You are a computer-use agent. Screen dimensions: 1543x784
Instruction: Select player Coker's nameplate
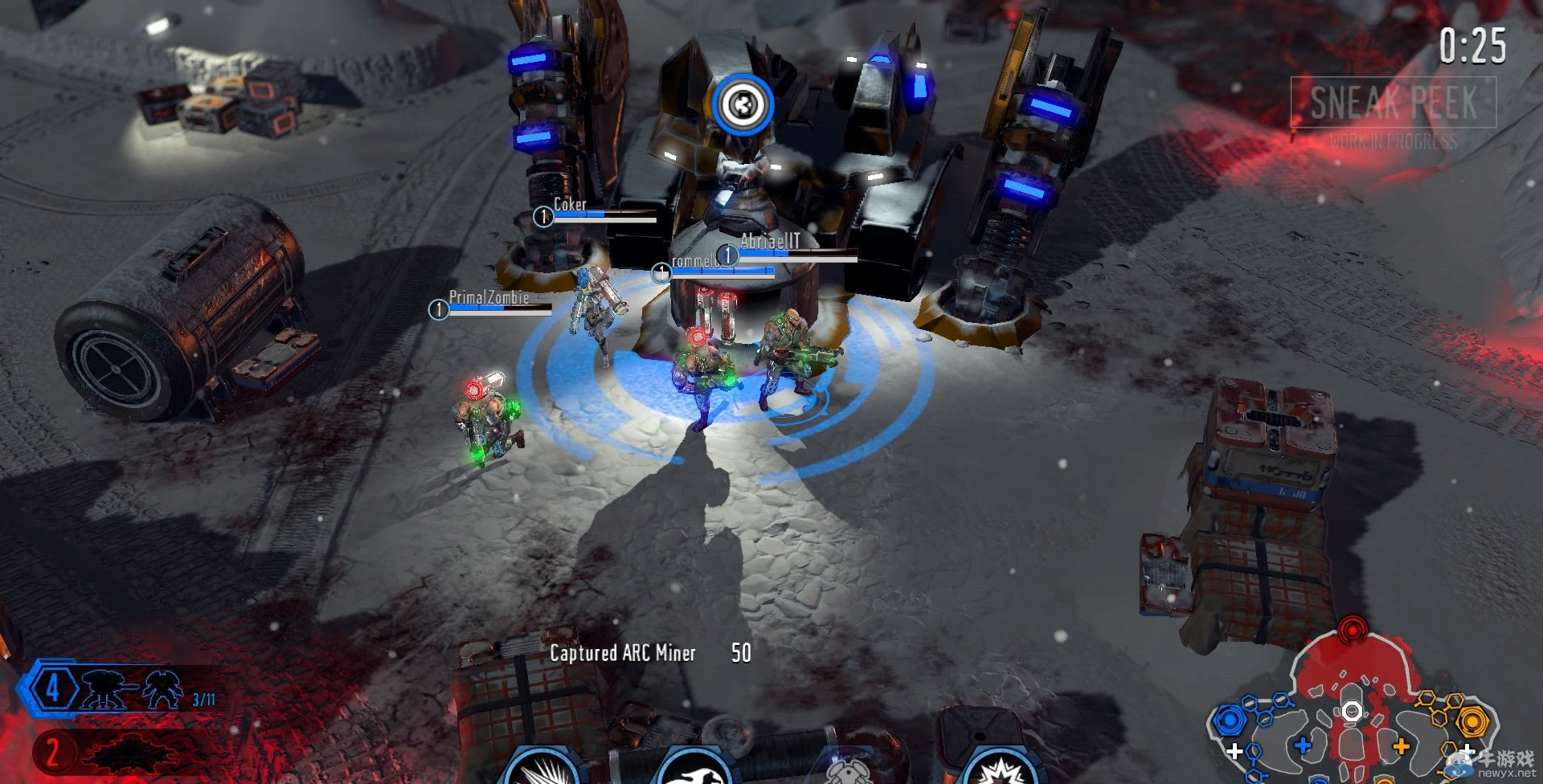click(570, 206)
